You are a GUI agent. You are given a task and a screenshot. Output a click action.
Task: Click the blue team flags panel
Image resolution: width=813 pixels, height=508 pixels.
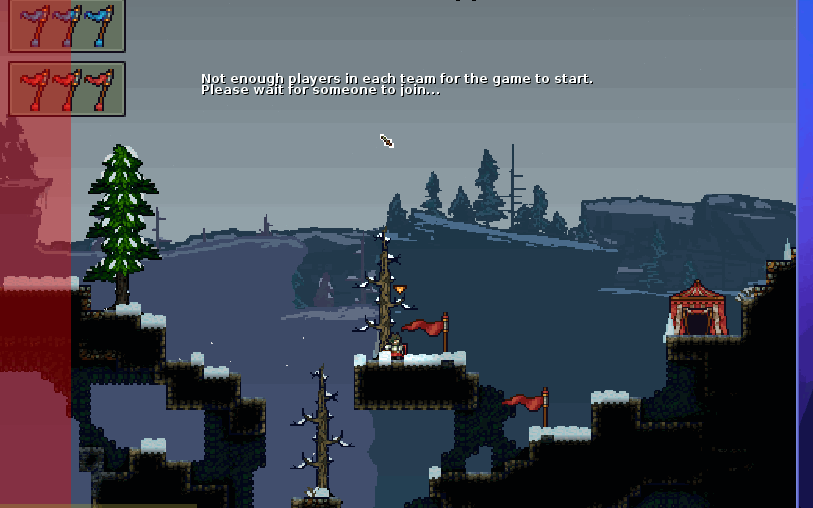67,26
